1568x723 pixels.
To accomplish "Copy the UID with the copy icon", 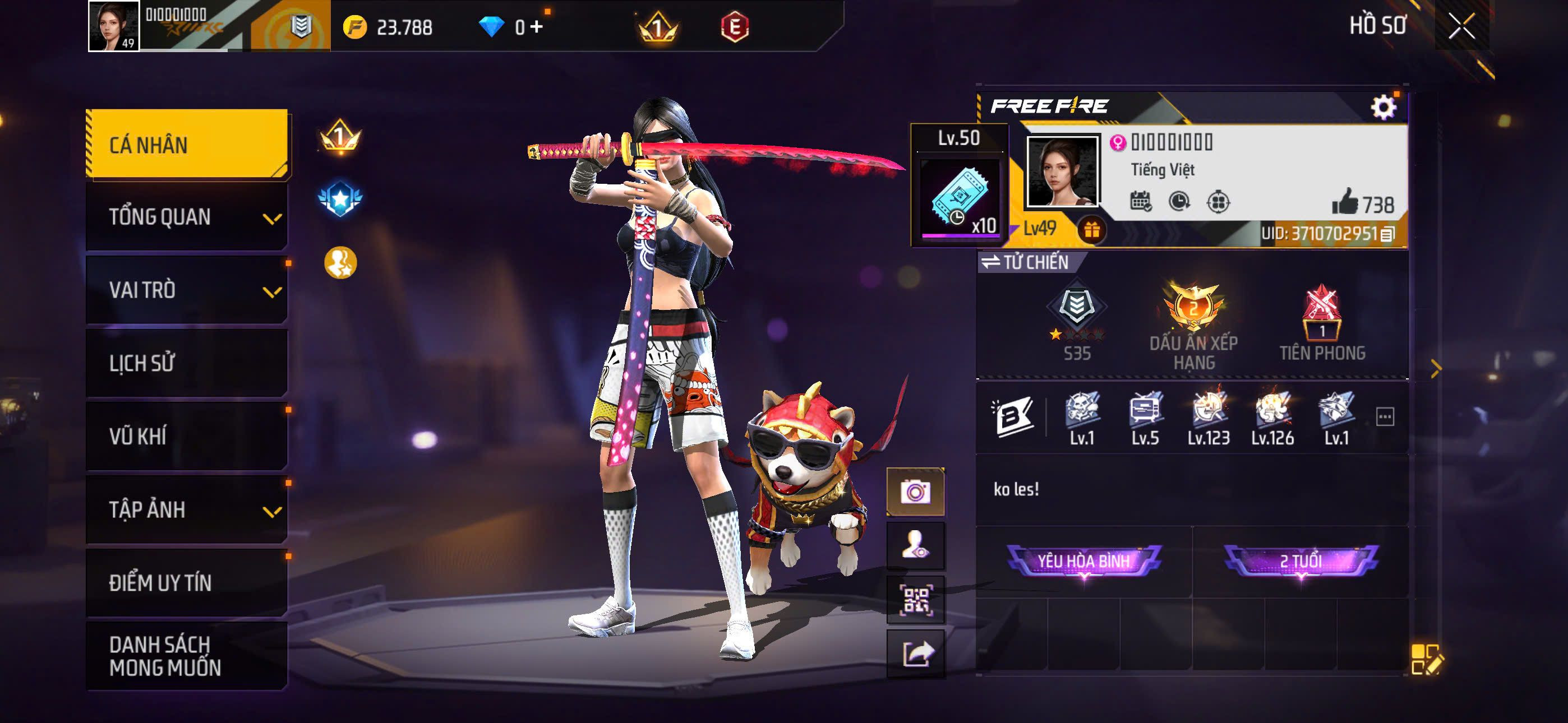I will click(1387, 234).
